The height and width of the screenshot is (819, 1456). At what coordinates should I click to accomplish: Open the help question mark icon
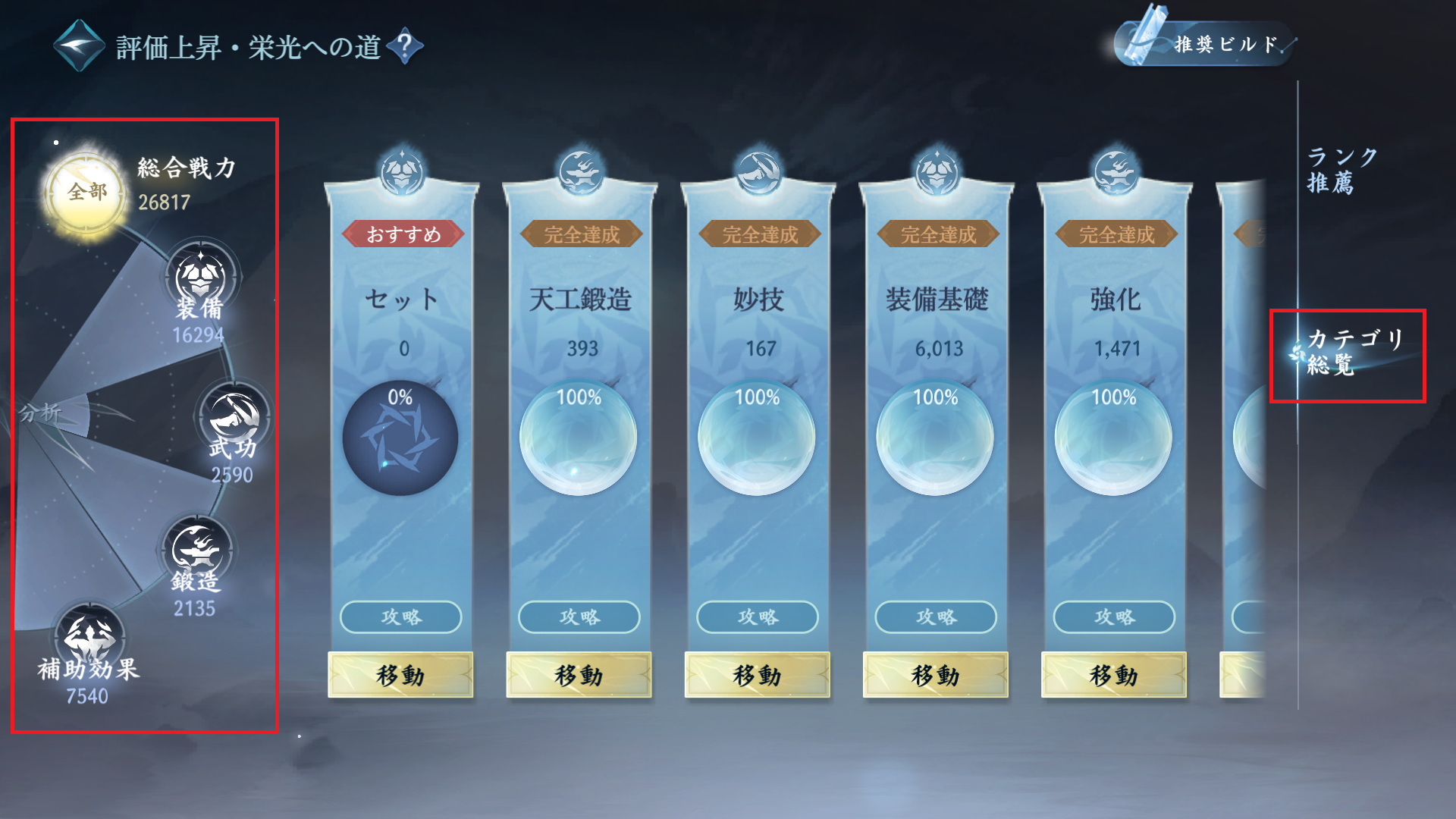[403, 44]
